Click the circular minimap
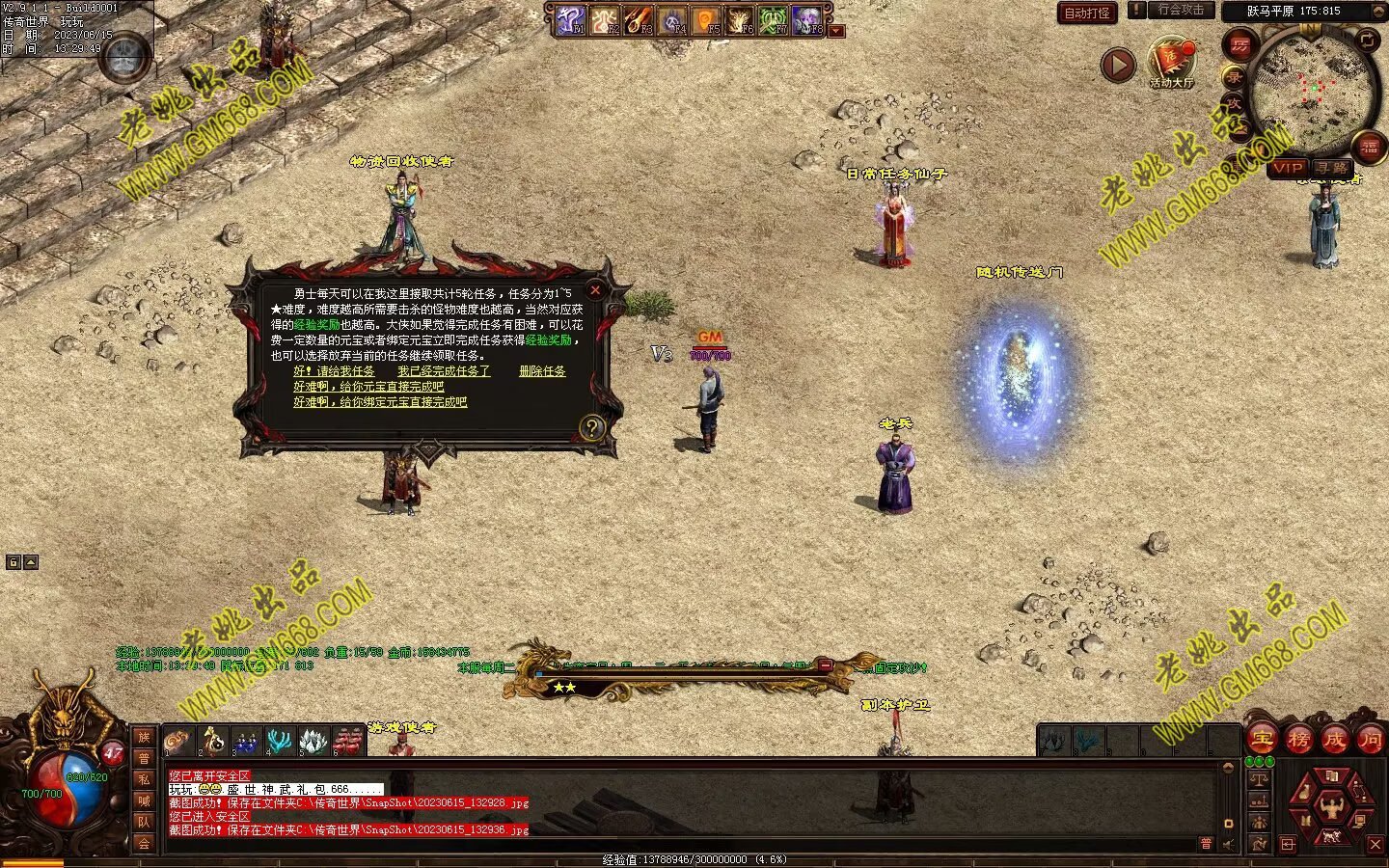The height and width of the screenshot is (868, 1389). [x=1312, y=87]
